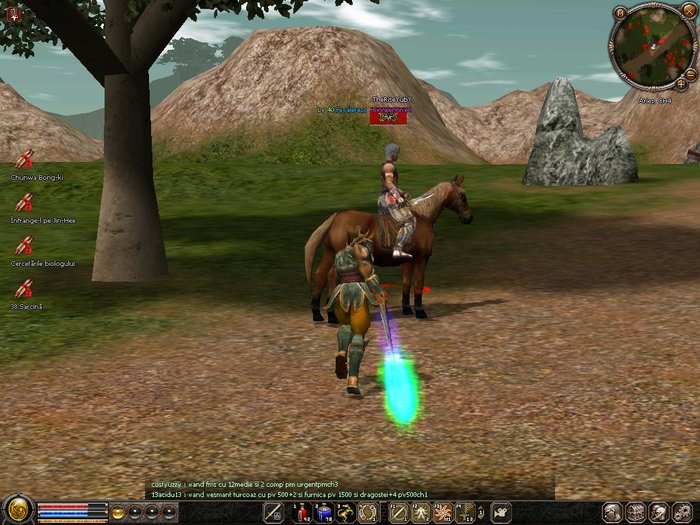Open the 38 Sarcină quest scroll

point(24,289)
